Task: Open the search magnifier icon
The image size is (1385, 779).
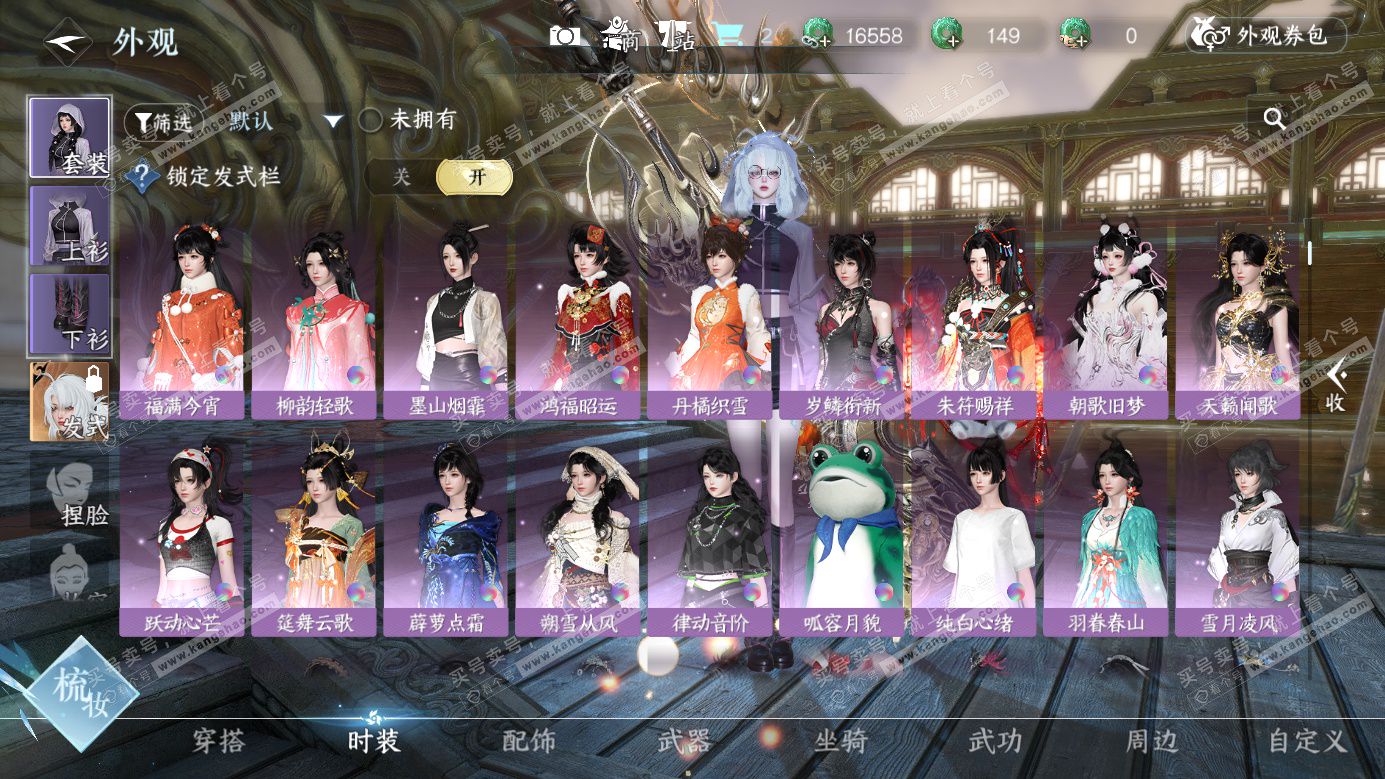Action: pyautogui.click(x=1274, y=119)
